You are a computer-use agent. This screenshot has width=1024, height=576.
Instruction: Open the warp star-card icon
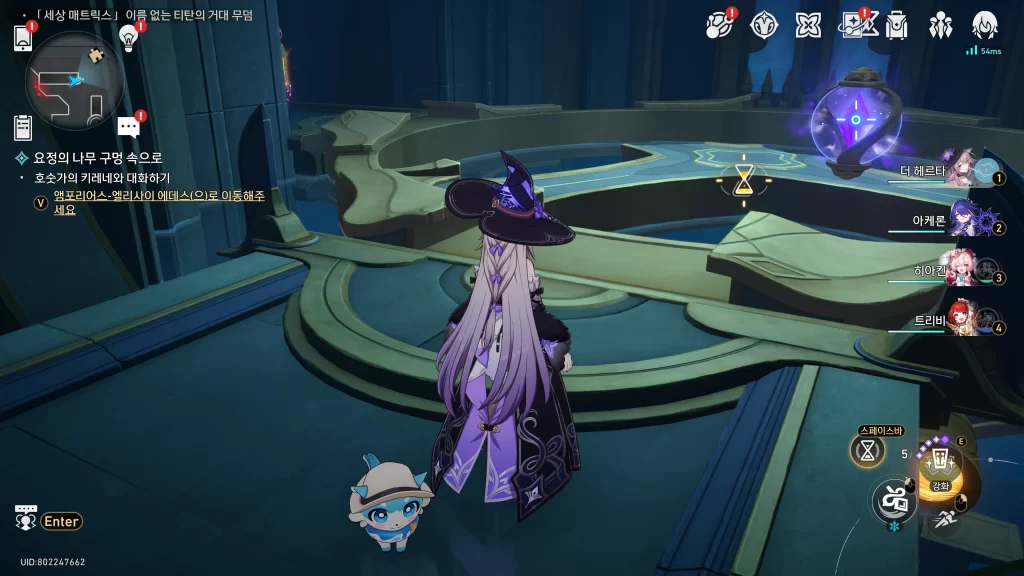point(853,25)
